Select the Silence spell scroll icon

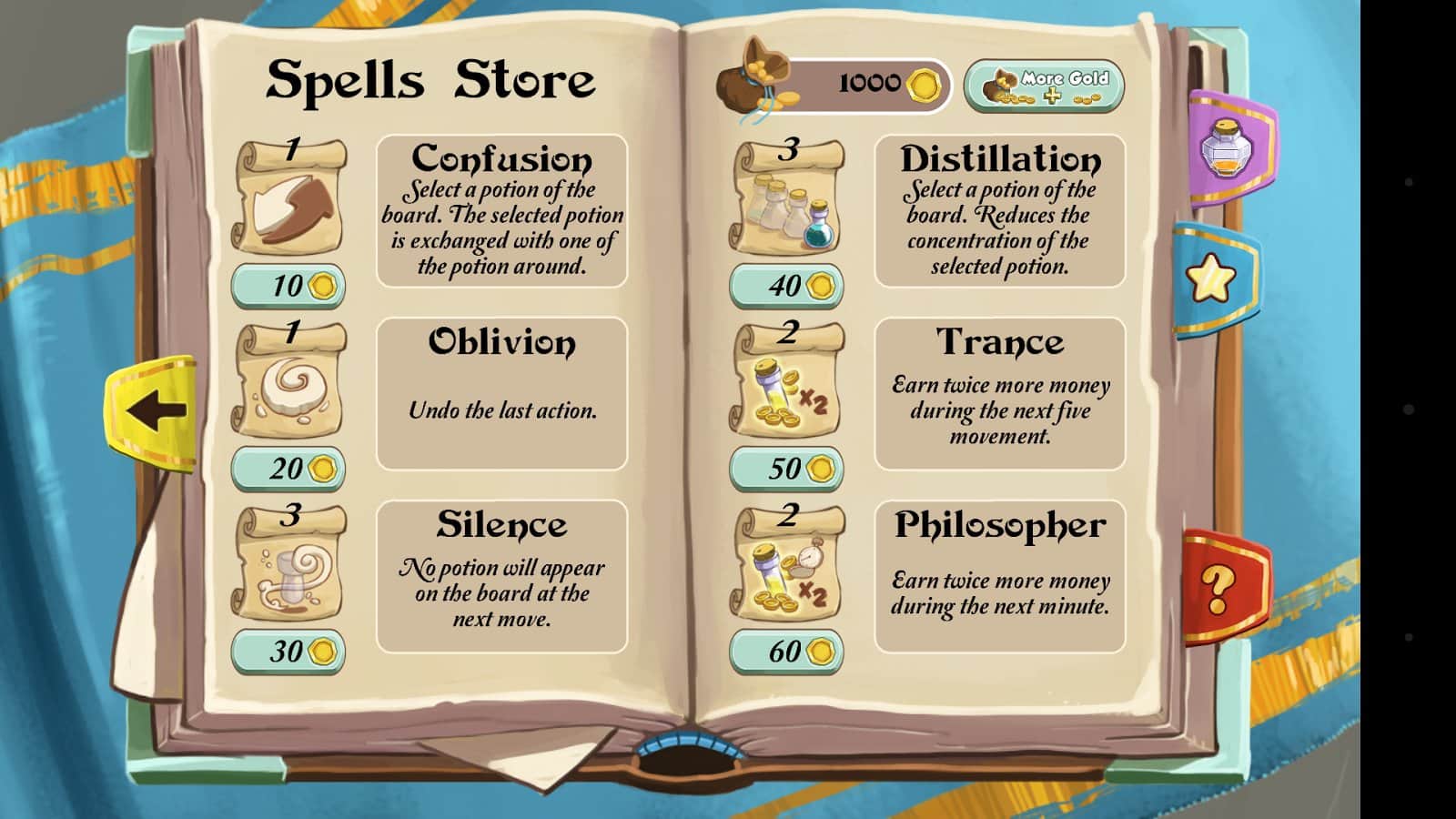point(290,566)
